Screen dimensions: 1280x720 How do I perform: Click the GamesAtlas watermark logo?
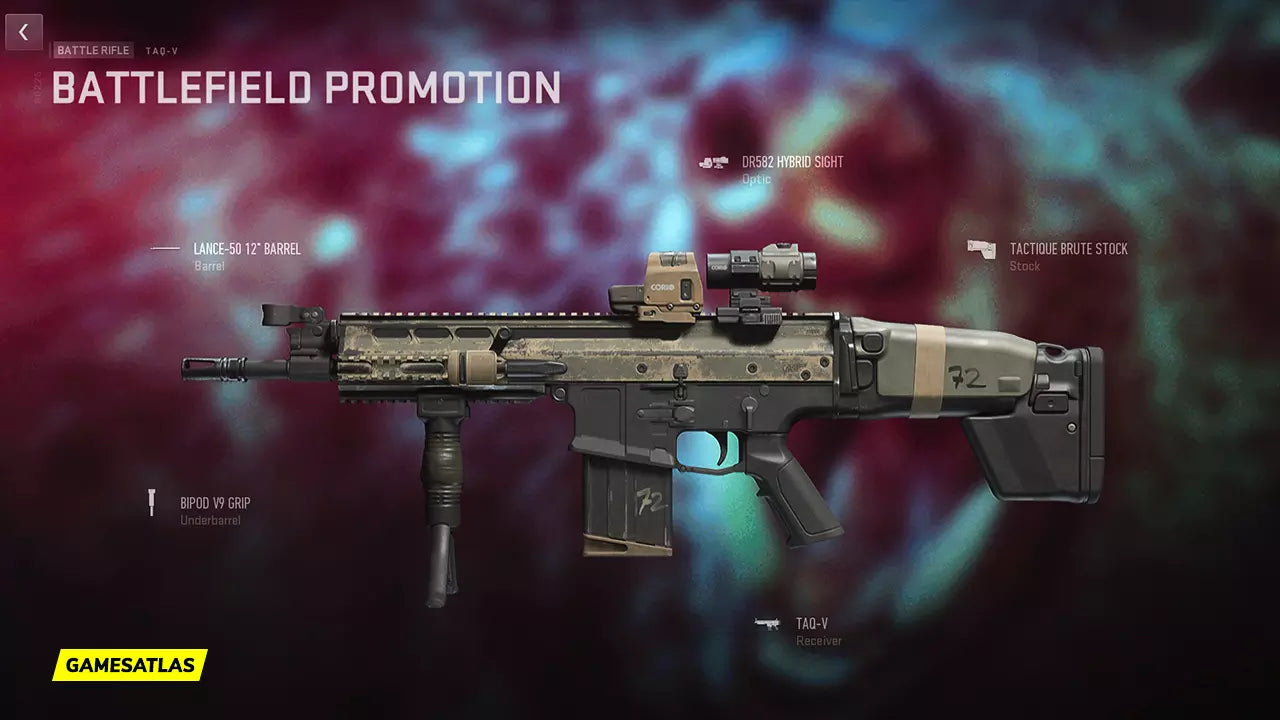pyautogui.click(x=130, y=665)
